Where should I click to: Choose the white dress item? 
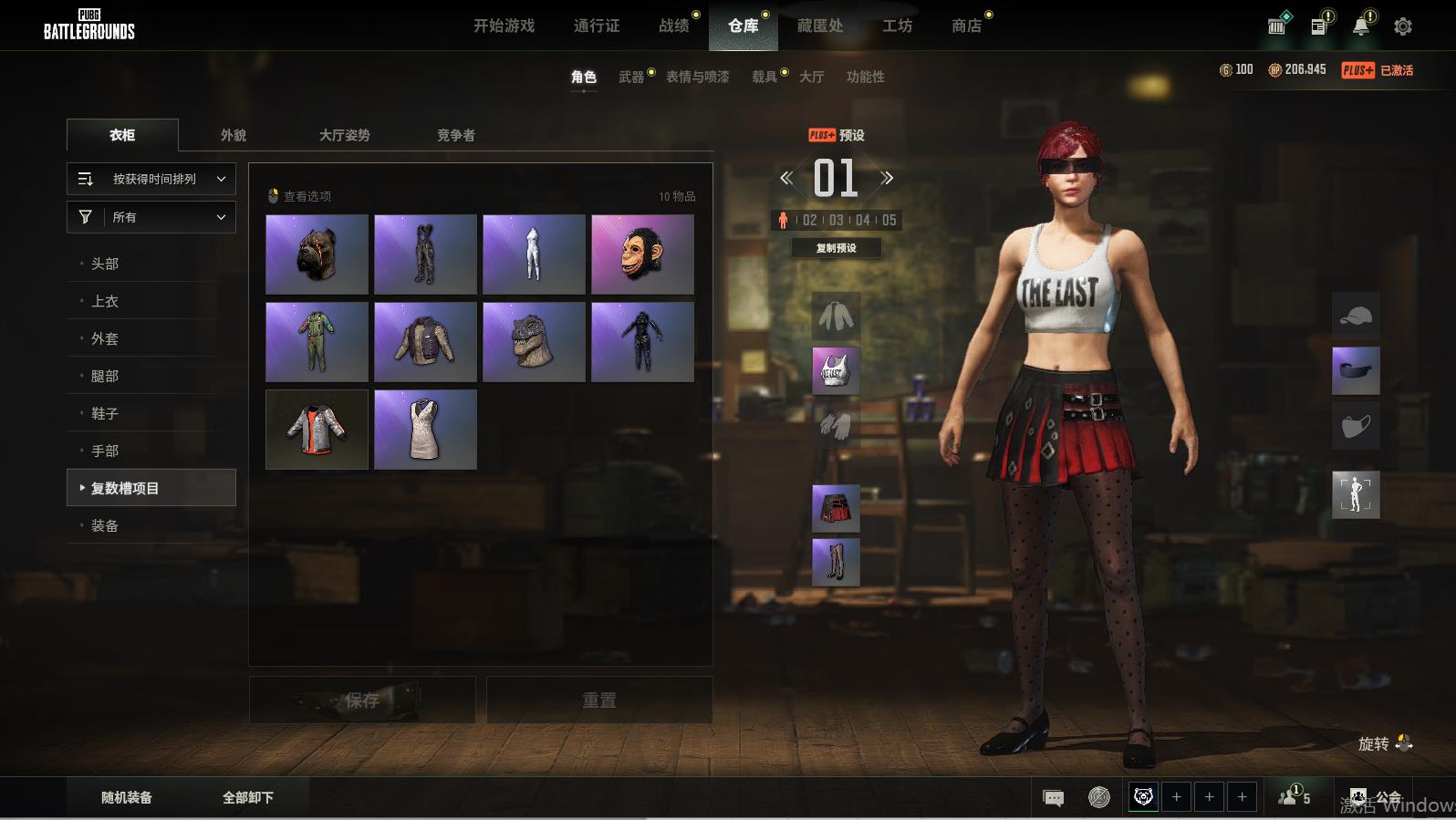(425, 430)
